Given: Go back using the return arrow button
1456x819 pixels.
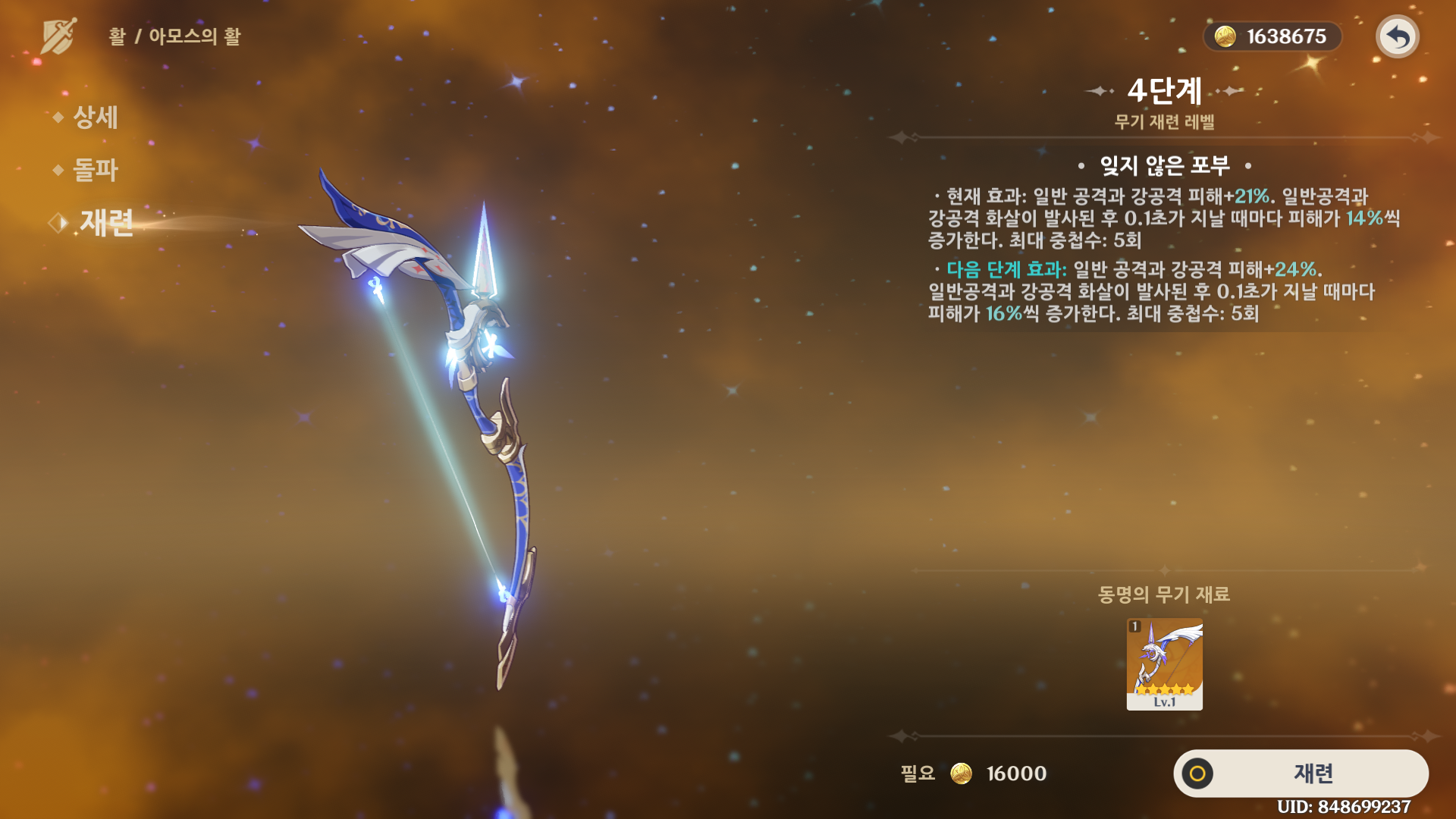Looking at the screenshot, I should [1397, 36].
